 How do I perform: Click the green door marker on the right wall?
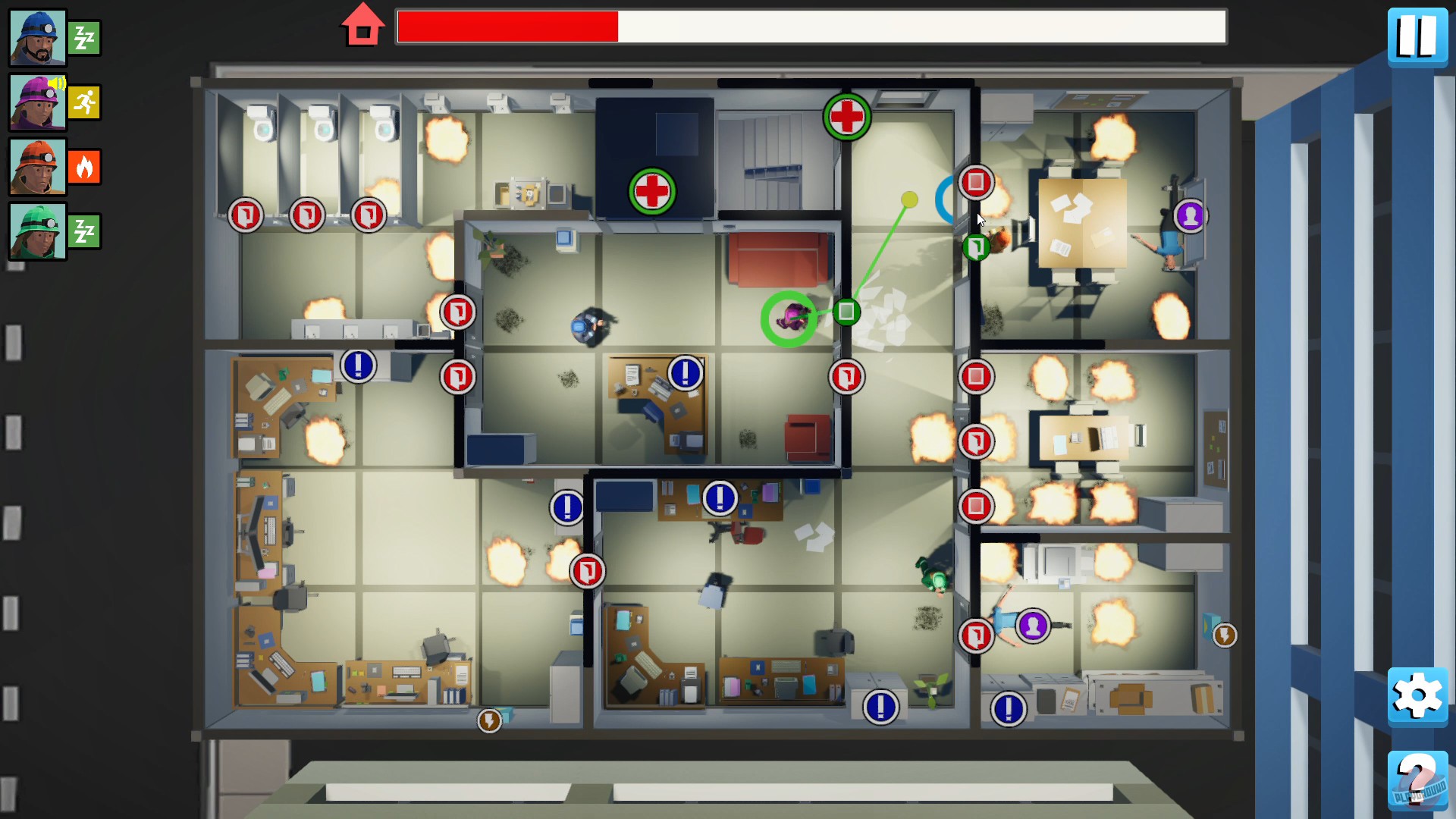[977, 246]
